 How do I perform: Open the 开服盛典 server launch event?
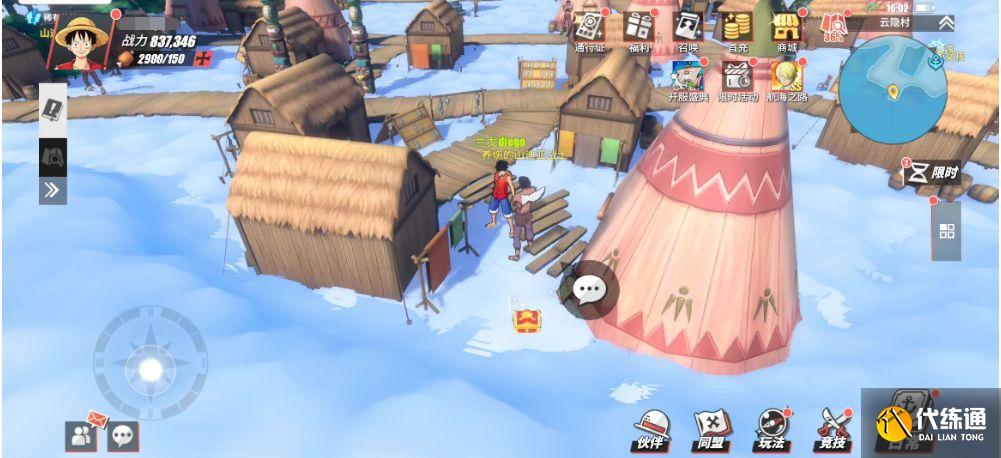[x=687, y=78]
